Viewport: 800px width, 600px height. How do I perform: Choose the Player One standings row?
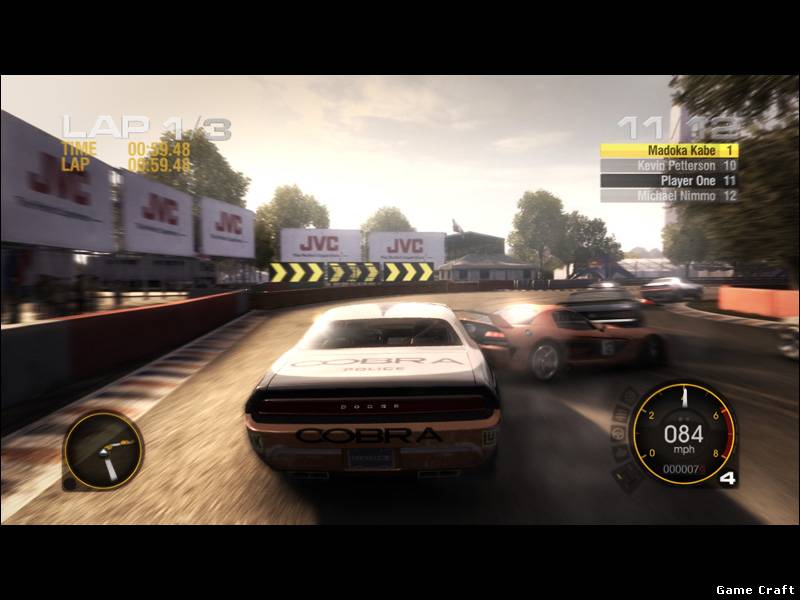(x=669, y=181)
